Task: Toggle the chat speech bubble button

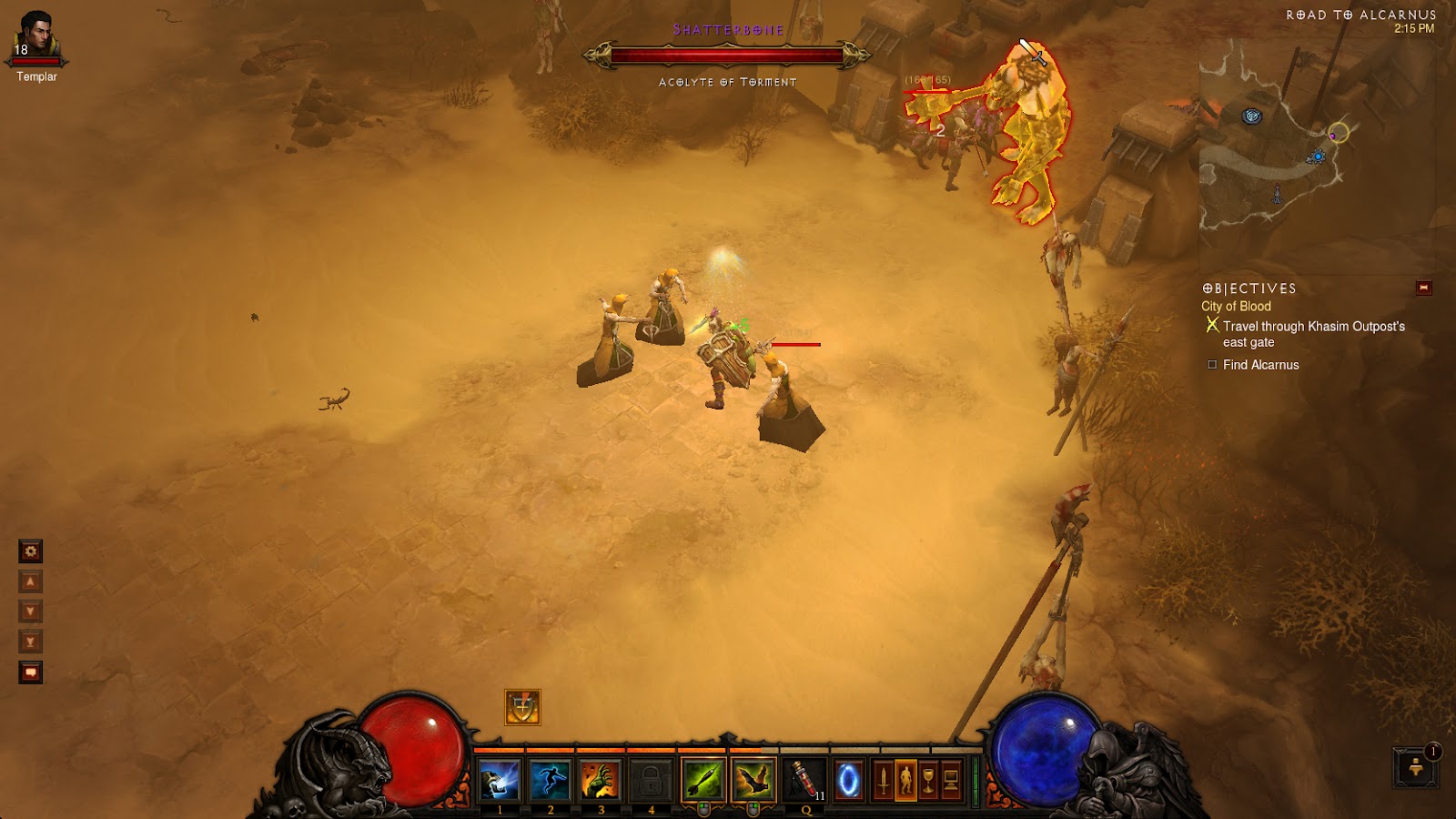Action: coord(31,672)
